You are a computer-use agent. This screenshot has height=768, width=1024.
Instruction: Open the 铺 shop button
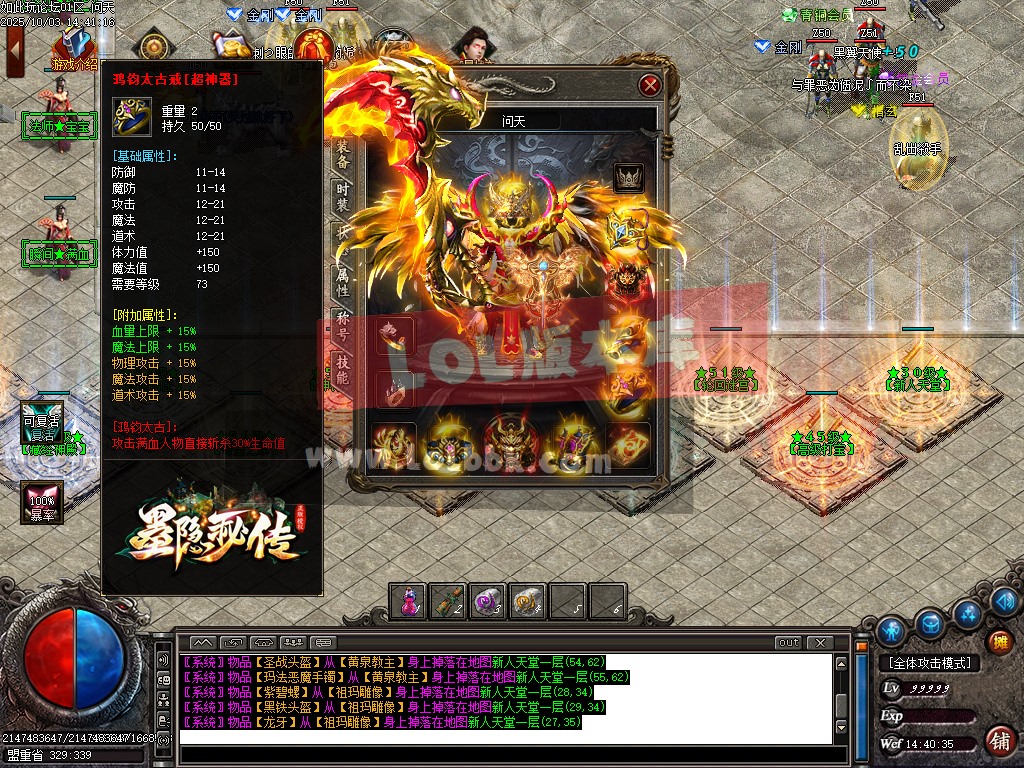point(998,741)
